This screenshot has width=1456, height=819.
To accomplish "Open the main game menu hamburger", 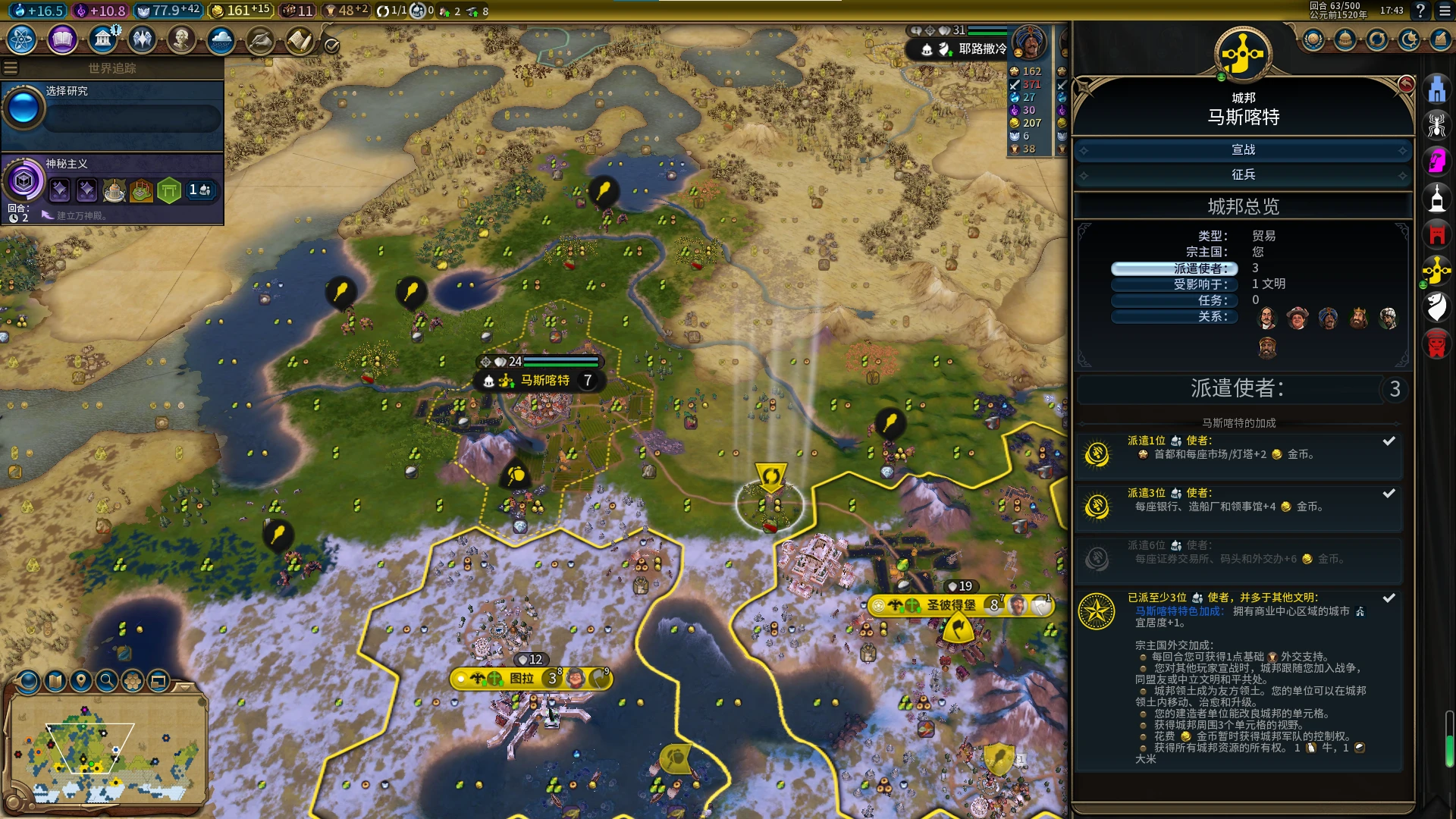I will click(1445, 11).
